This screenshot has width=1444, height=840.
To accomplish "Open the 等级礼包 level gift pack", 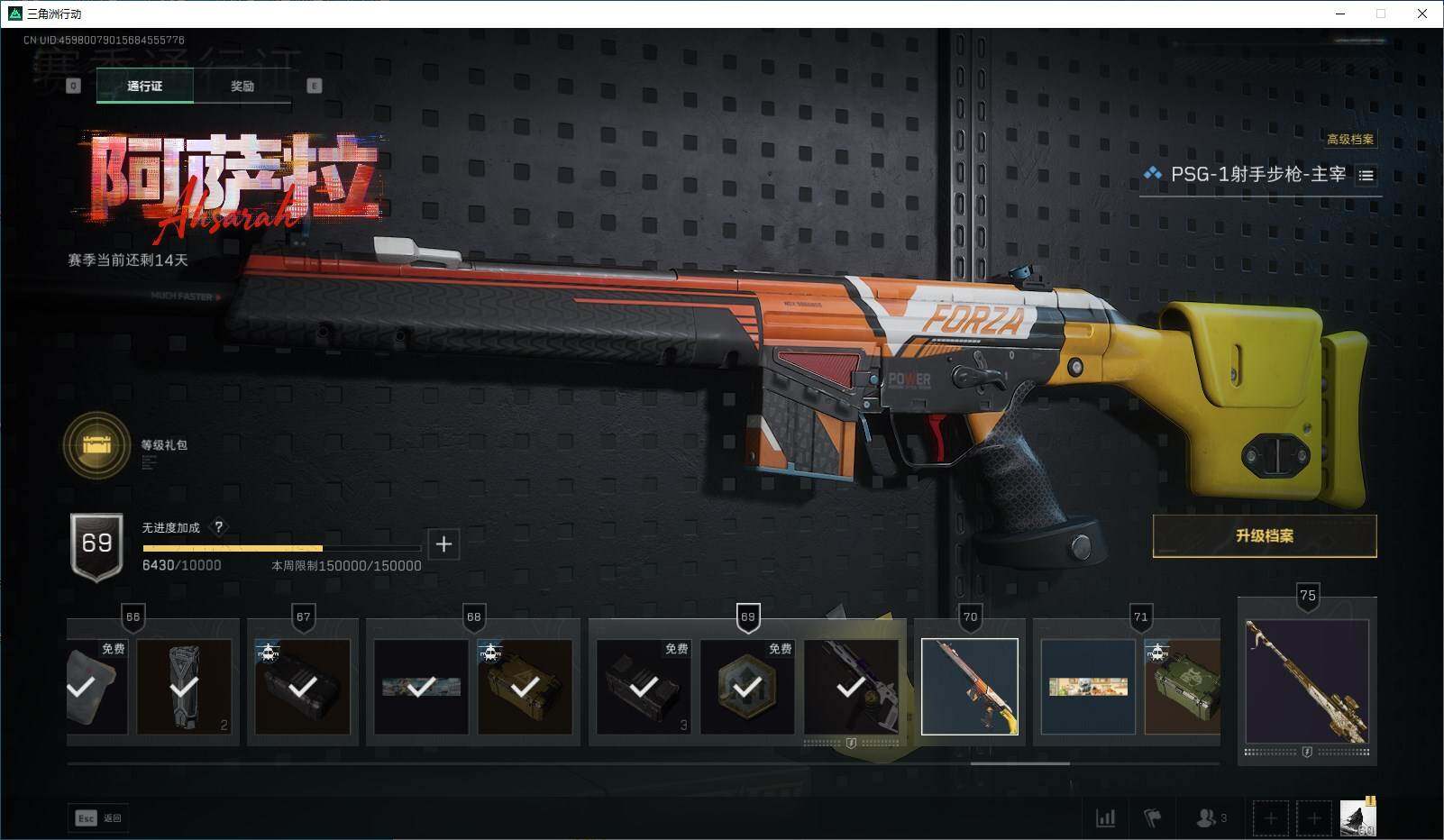I will (x=96, y=445).
